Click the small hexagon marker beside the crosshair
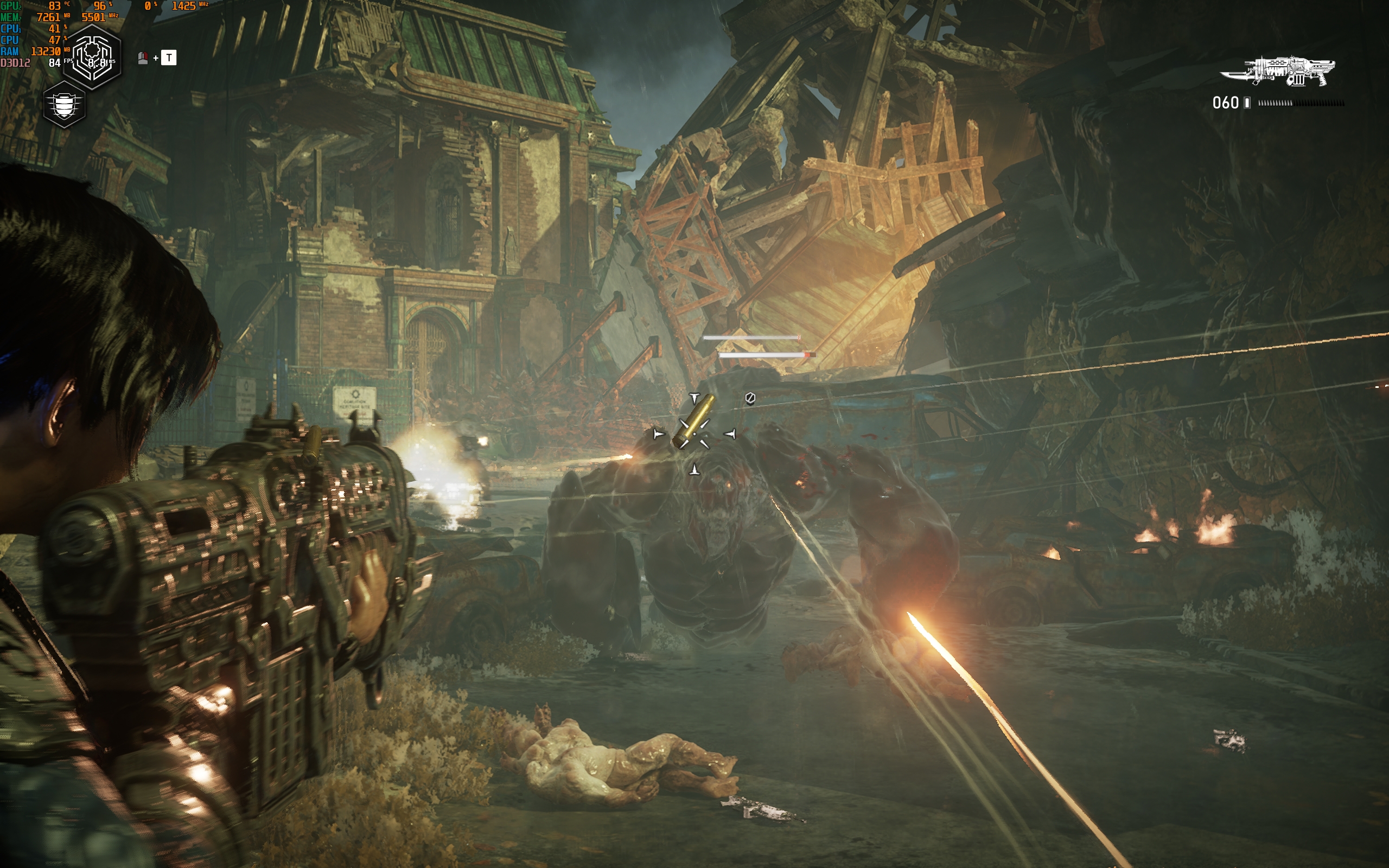 point(750,398)
